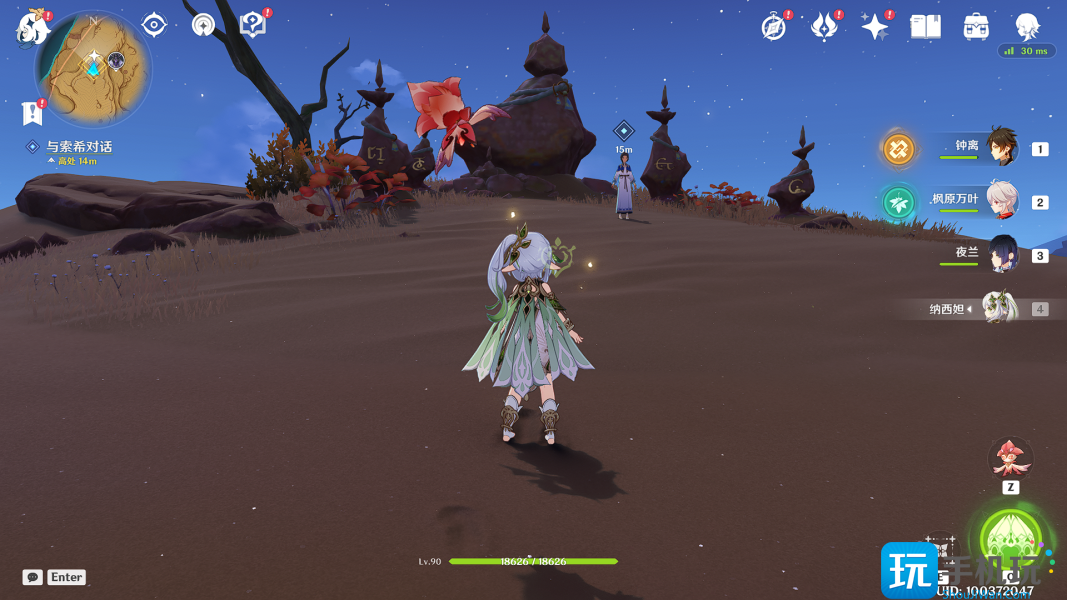Open the arch-shaped icon beside elemental sight

pyautogui.click(x=203, y=26)
